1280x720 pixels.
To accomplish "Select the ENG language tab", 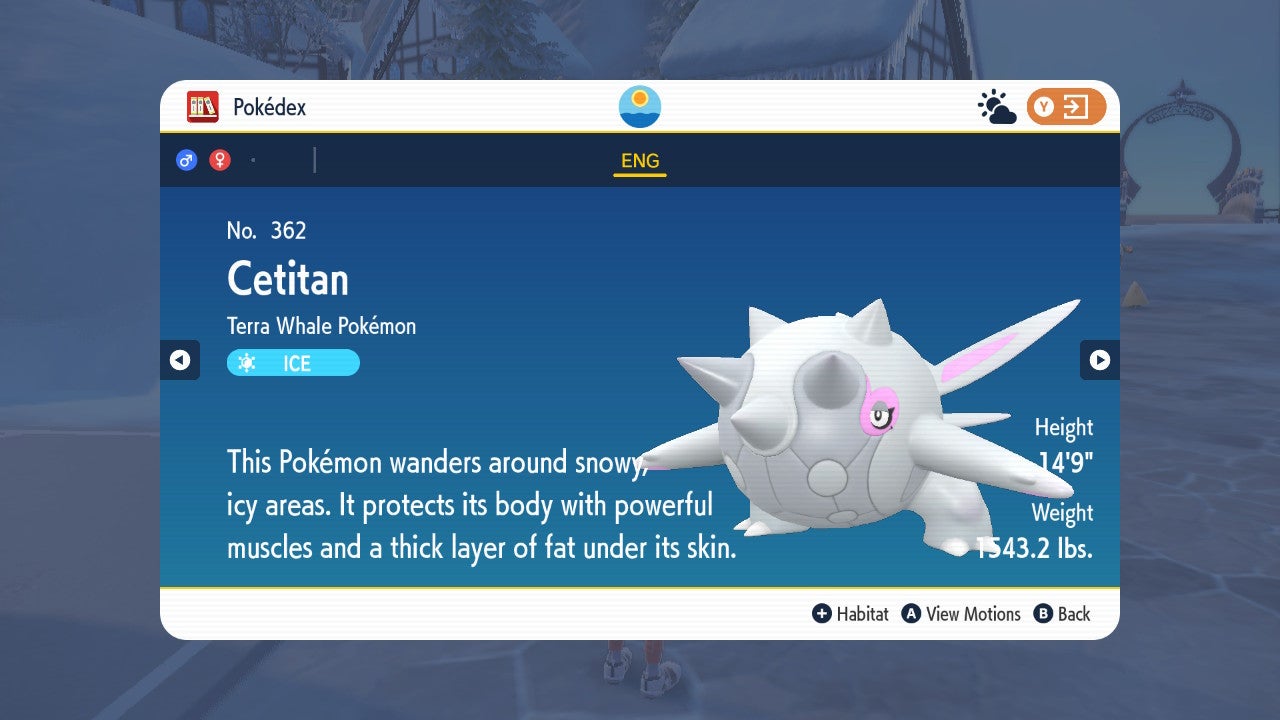I will 640,161.
